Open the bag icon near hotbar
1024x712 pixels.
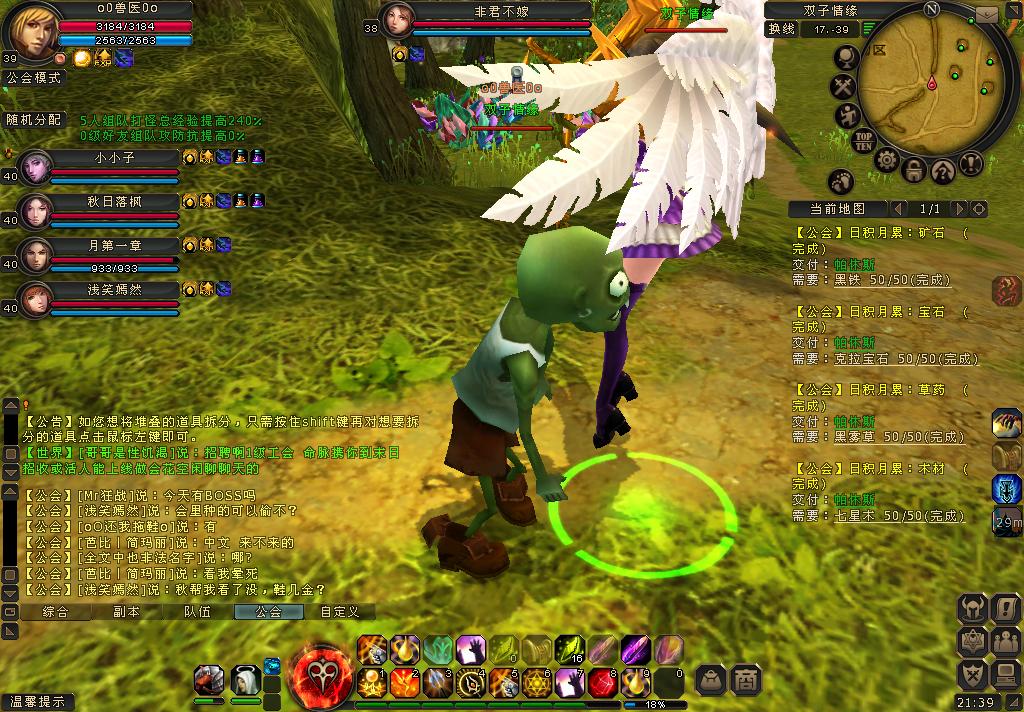pyautogui.click(x=710, y=679)
